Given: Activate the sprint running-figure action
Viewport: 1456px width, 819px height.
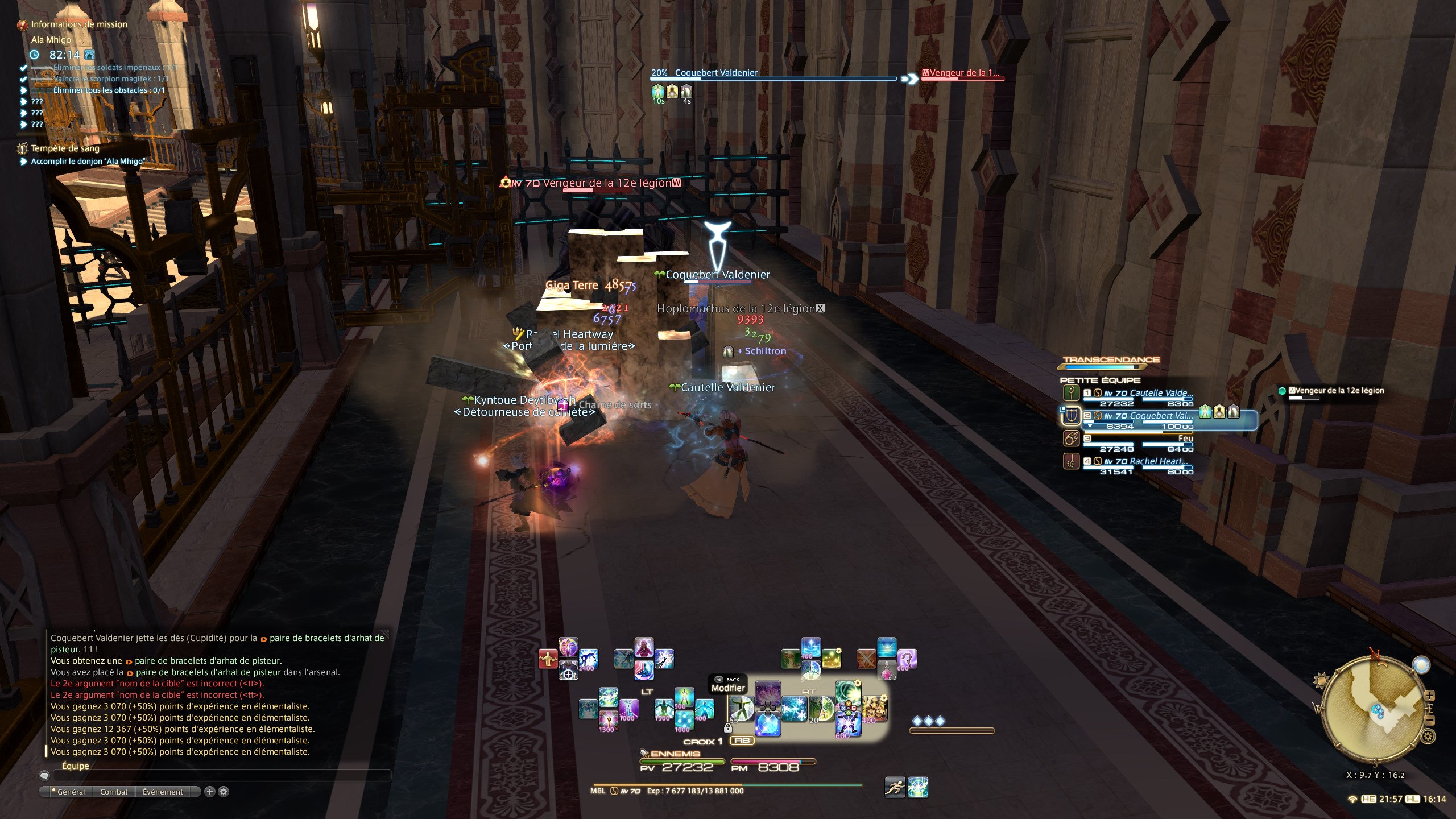Looking at the screenshot, I should click(x=895, y=787).
